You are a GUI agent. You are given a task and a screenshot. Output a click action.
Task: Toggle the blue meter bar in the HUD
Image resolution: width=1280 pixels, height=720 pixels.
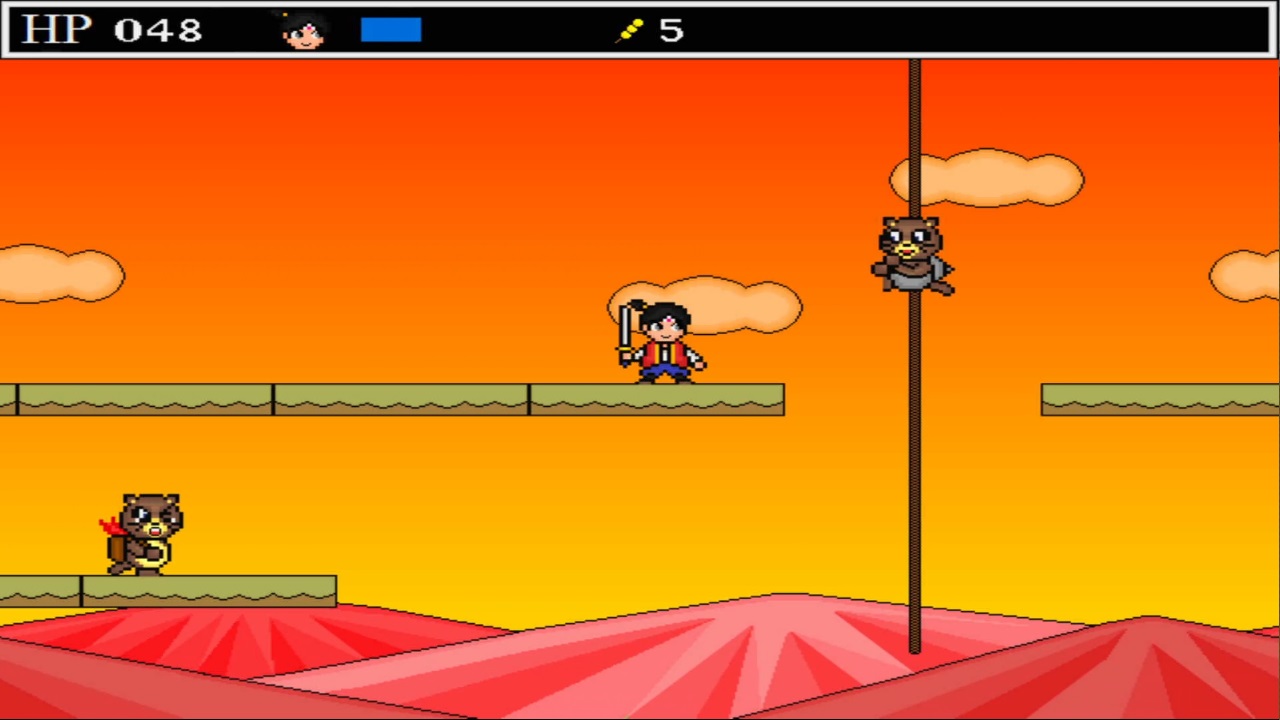click(390, 29)
